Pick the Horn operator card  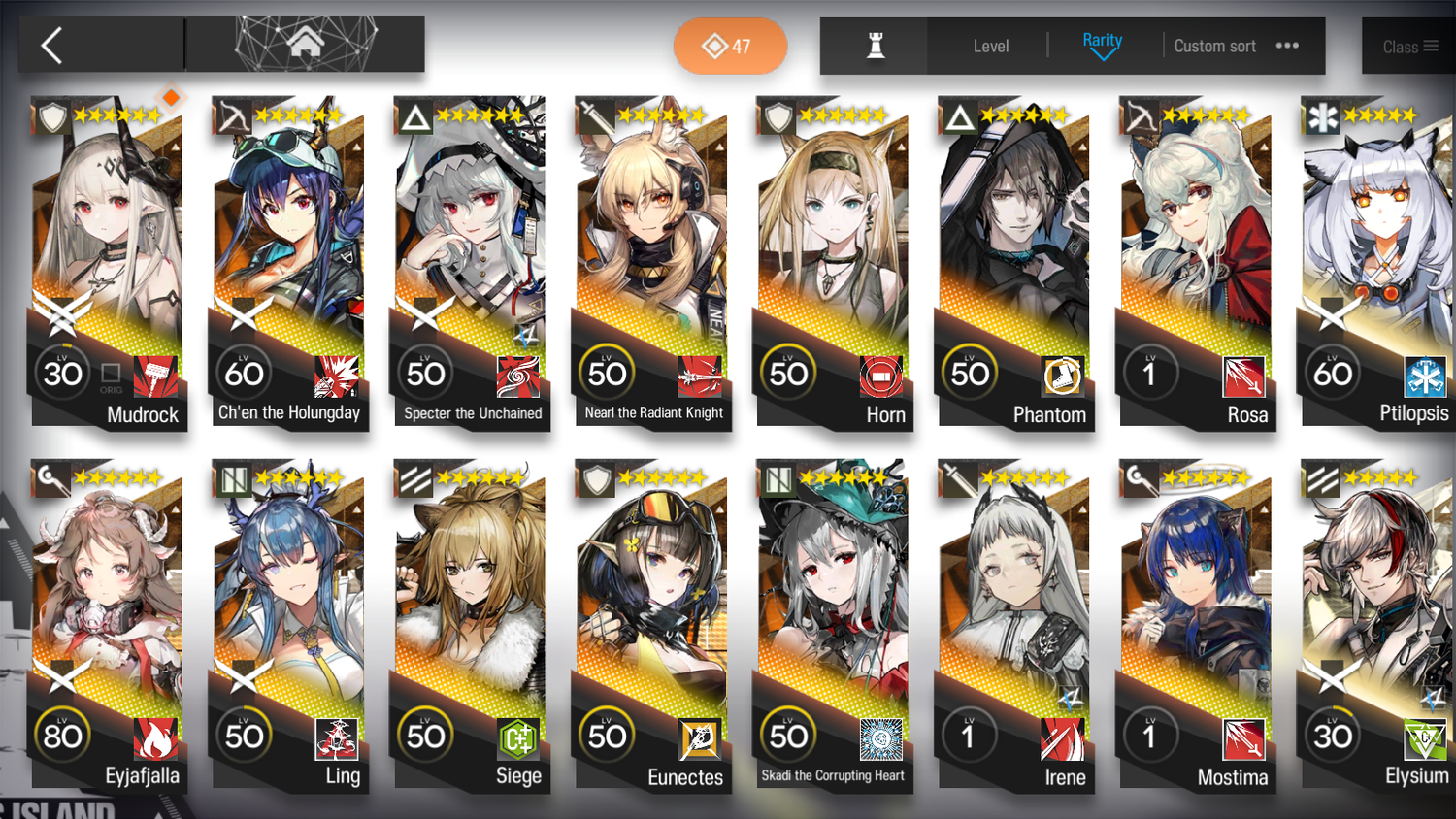833,252
